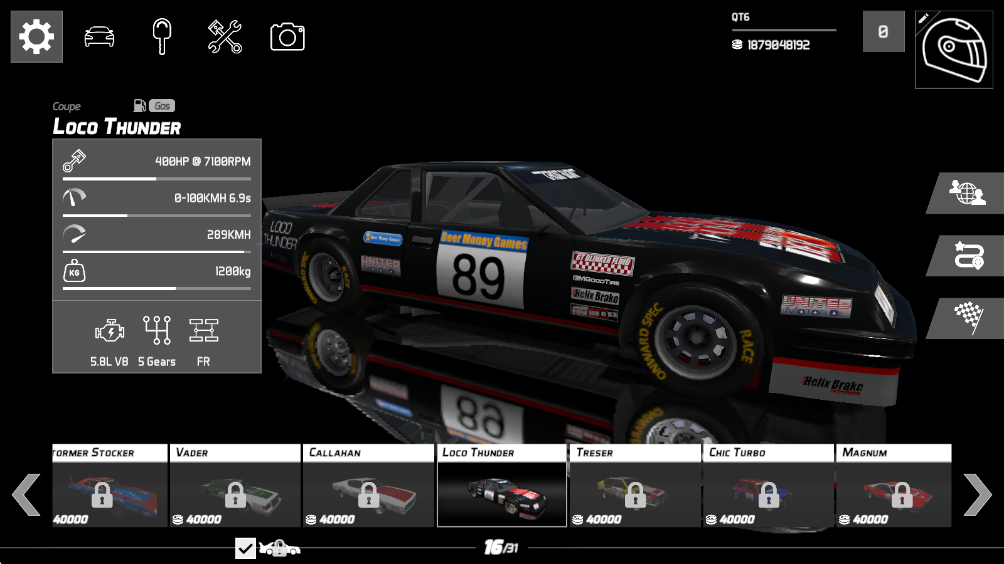Viewport: 1004px width, 564px height.
Task: Click the zero counter box
Action: tap(883, 32)
